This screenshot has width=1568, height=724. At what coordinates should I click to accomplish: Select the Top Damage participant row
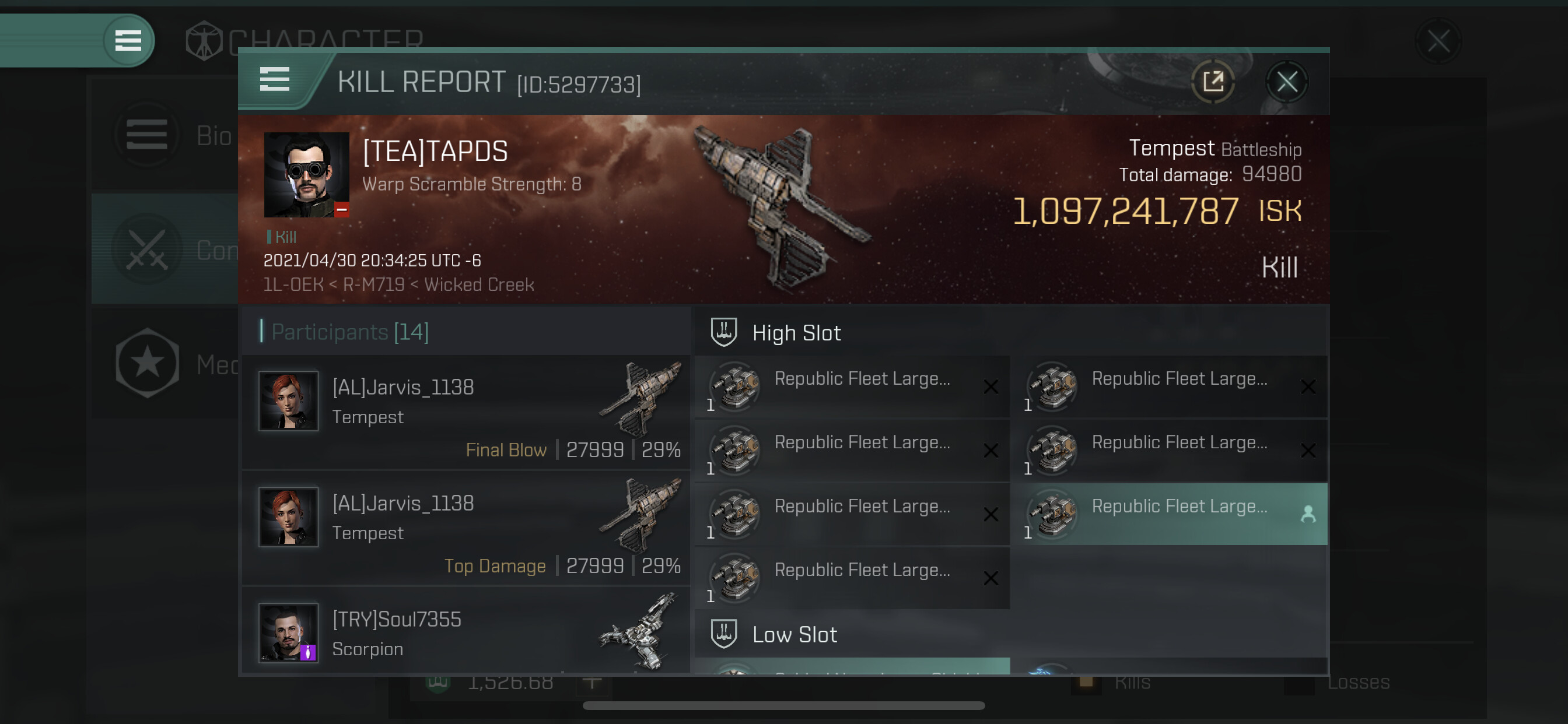pos(466,528)
